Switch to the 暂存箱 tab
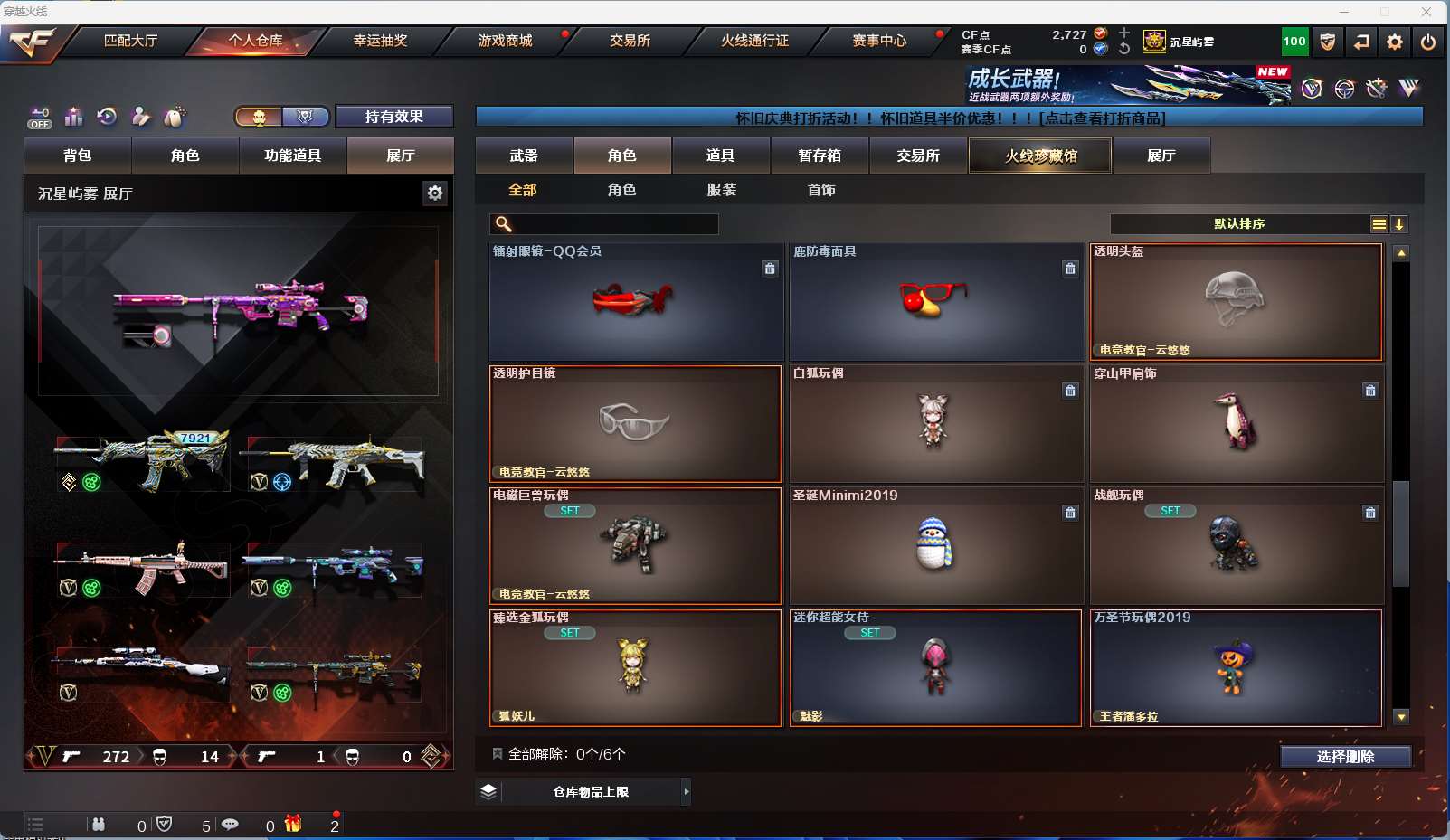 (820, 156)
